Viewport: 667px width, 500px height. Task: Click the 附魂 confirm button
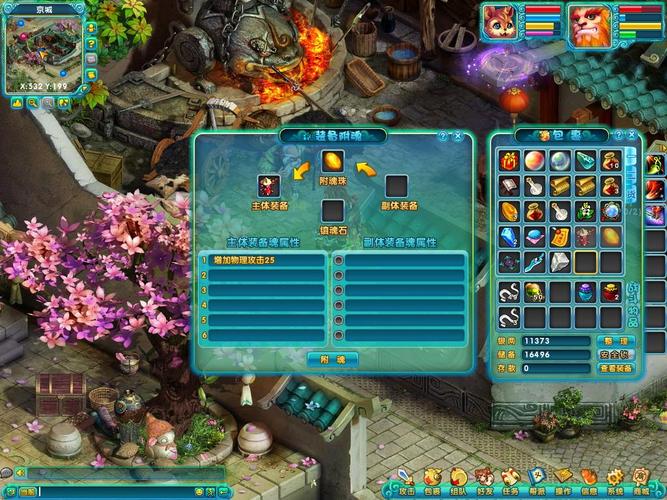click(x=332, y=359)
